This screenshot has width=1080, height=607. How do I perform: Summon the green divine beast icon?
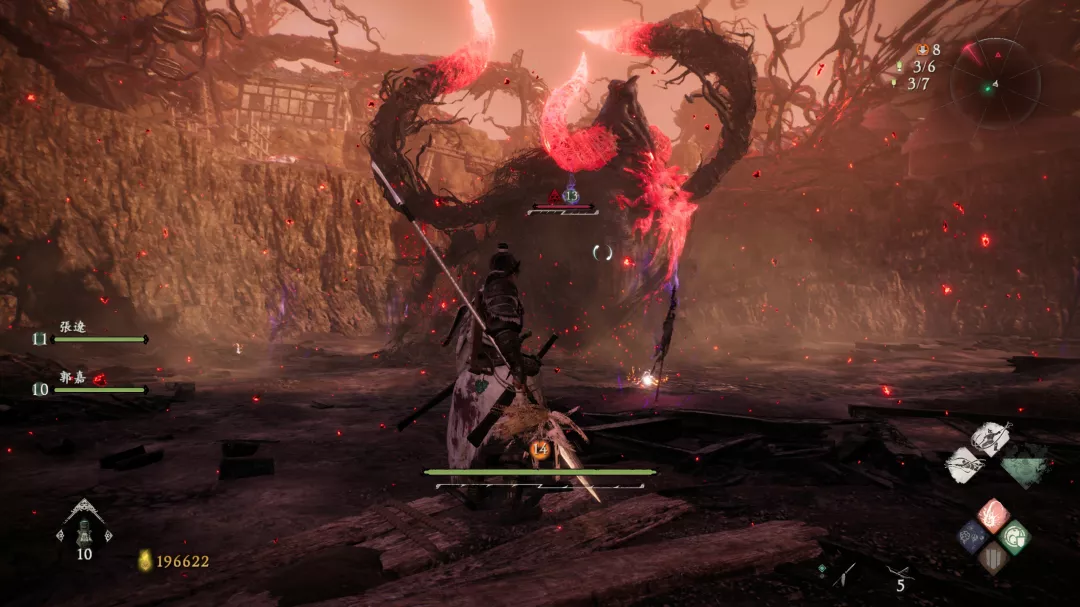(x=1024, y=463)
